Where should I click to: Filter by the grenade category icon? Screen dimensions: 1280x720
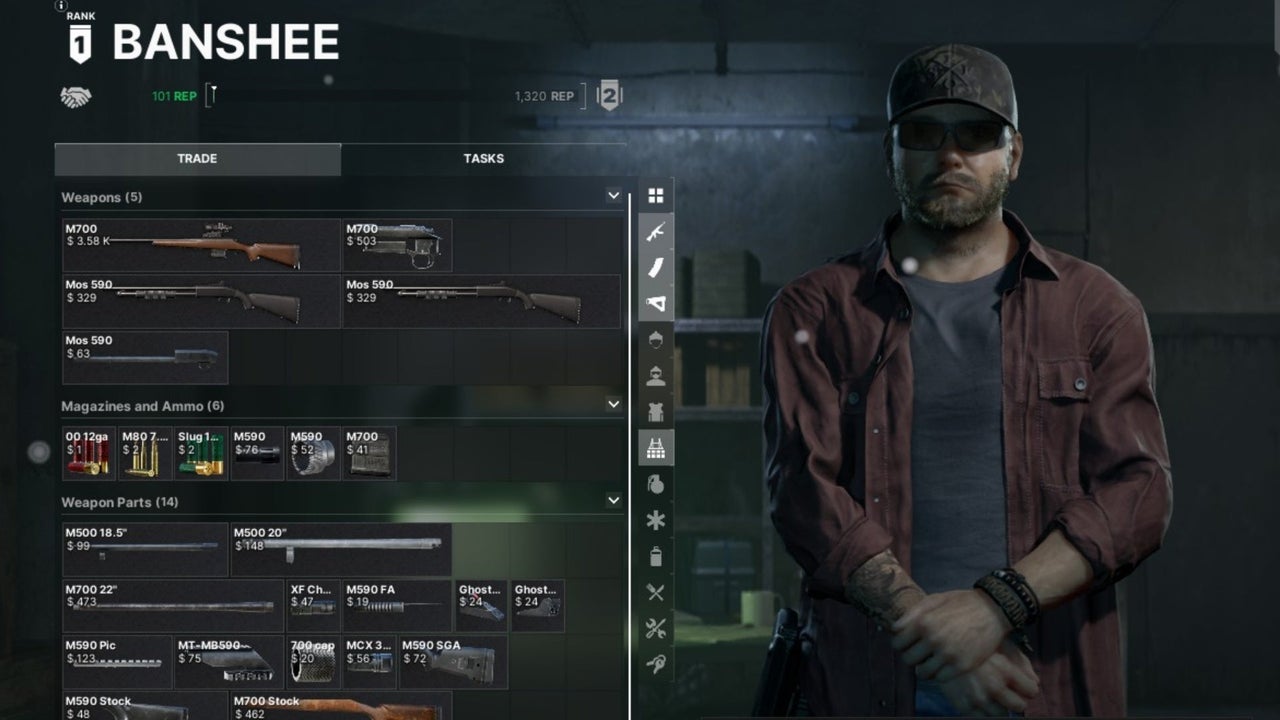[656, 485]
